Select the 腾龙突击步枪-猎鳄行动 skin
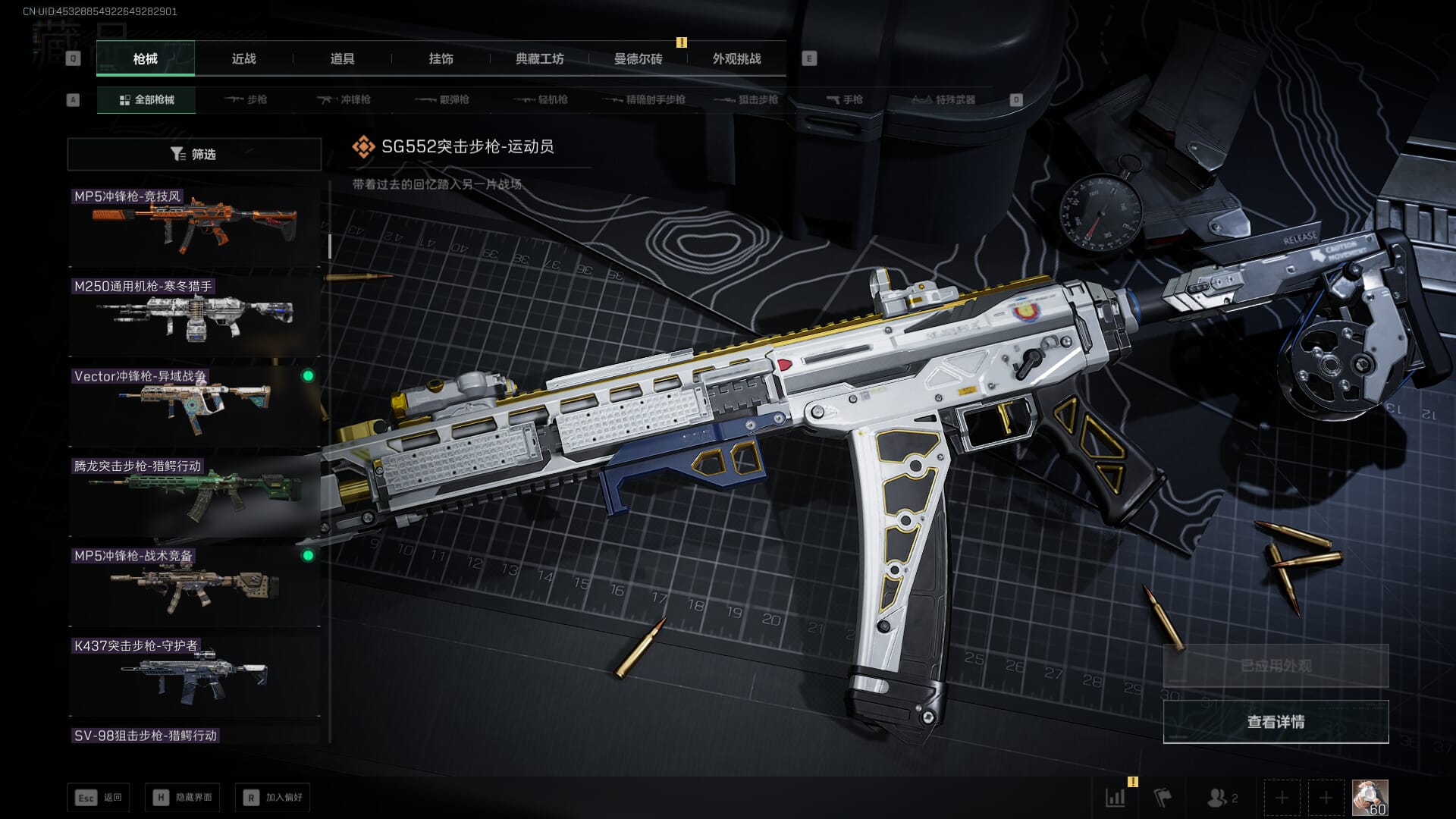1456x819 pixels. coord(194,496)
